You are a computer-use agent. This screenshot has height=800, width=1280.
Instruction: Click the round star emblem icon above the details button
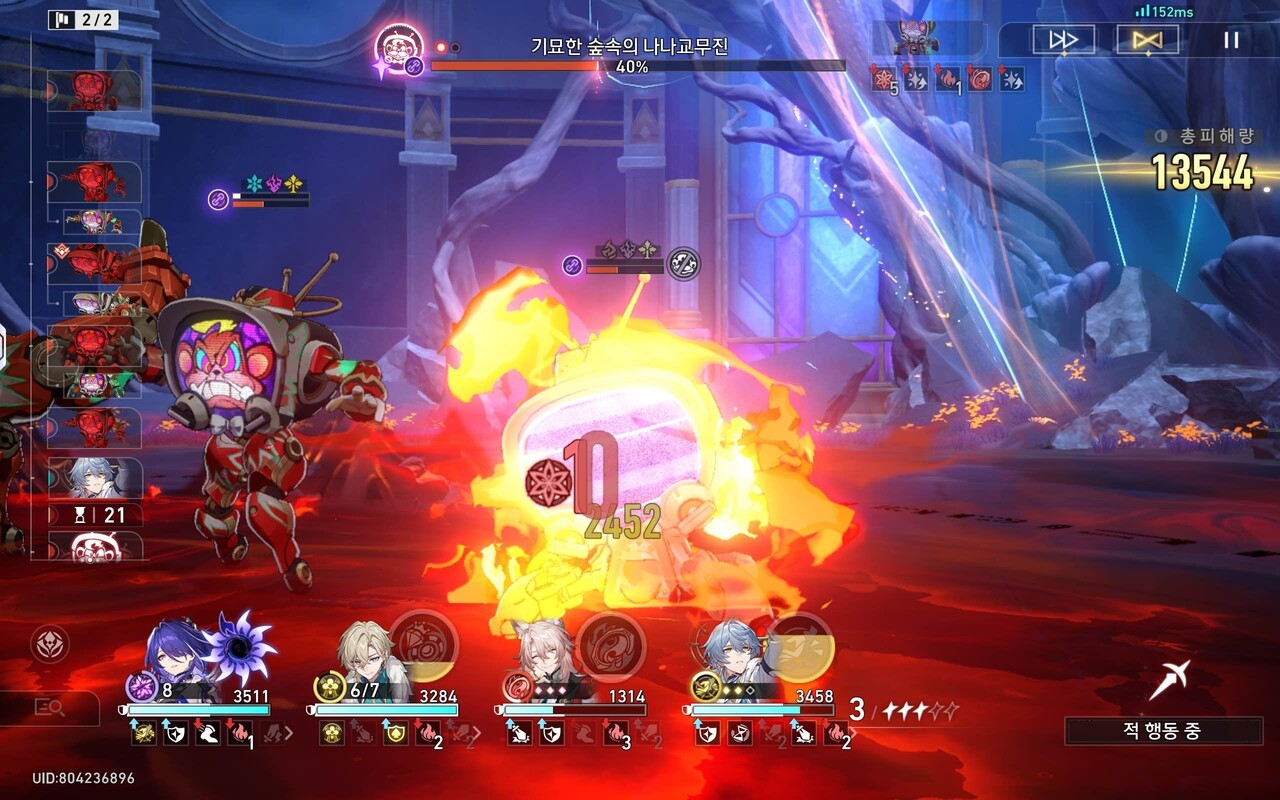pyautogui.click(x=50, y=645)
